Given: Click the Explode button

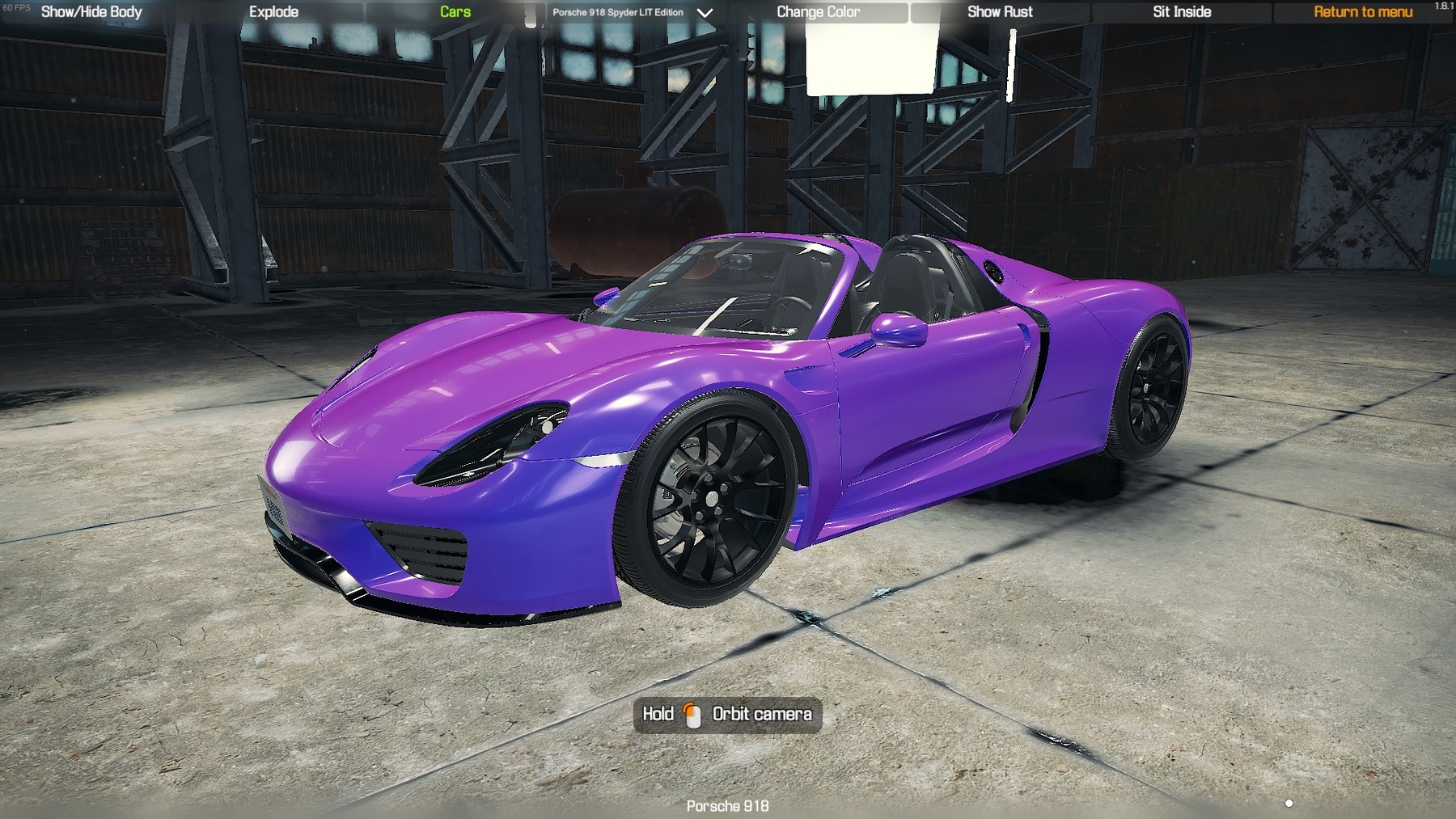Looking at the screenshot, I should click(273, 12).
